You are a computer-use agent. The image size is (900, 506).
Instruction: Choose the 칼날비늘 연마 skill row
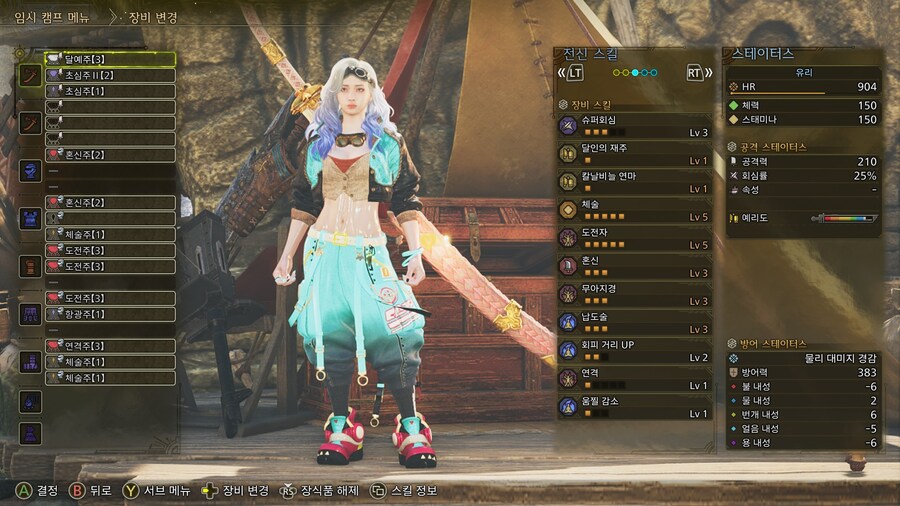(633, 181)
